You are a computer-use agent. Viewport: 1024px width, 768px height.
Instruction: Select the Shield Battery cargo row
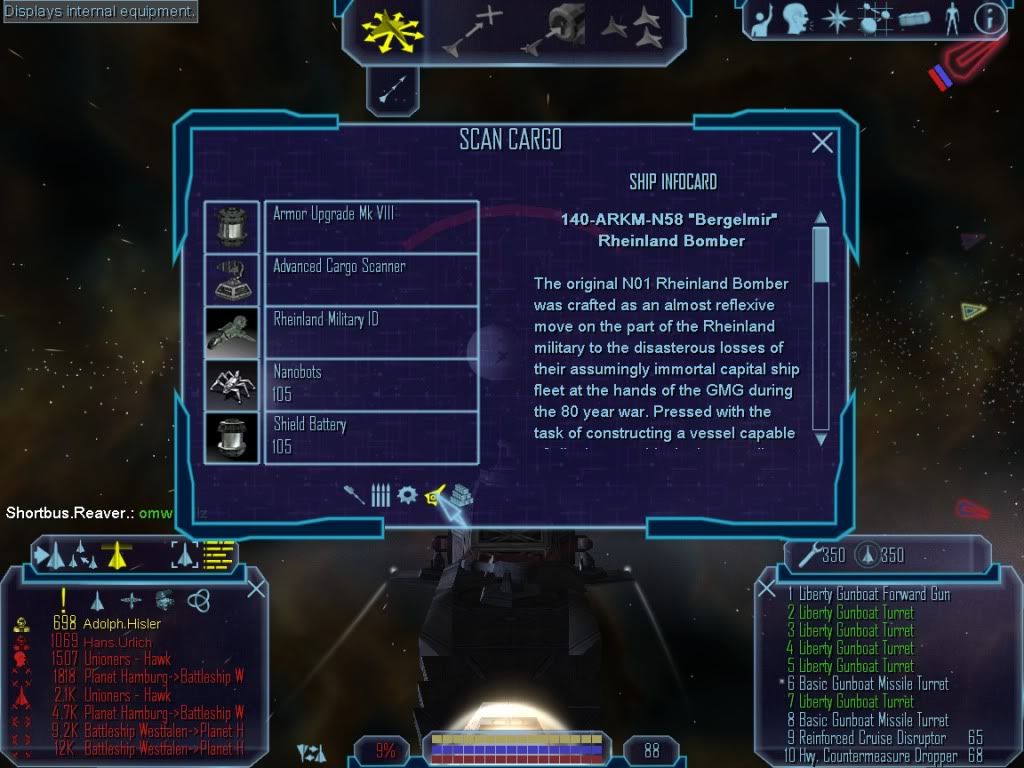pos(371,437)
